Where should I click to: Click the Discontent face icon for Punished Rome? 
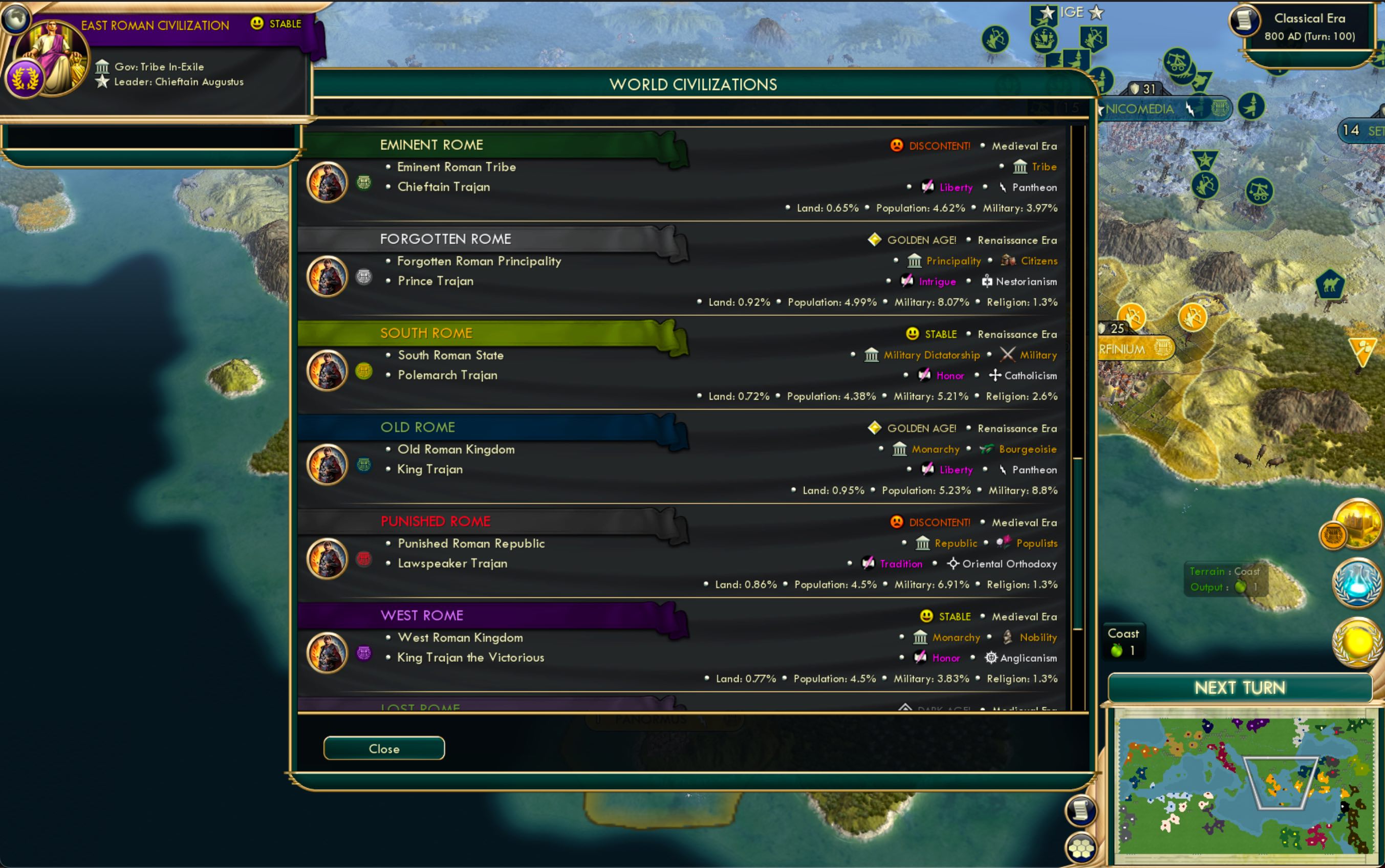[896, 522]
